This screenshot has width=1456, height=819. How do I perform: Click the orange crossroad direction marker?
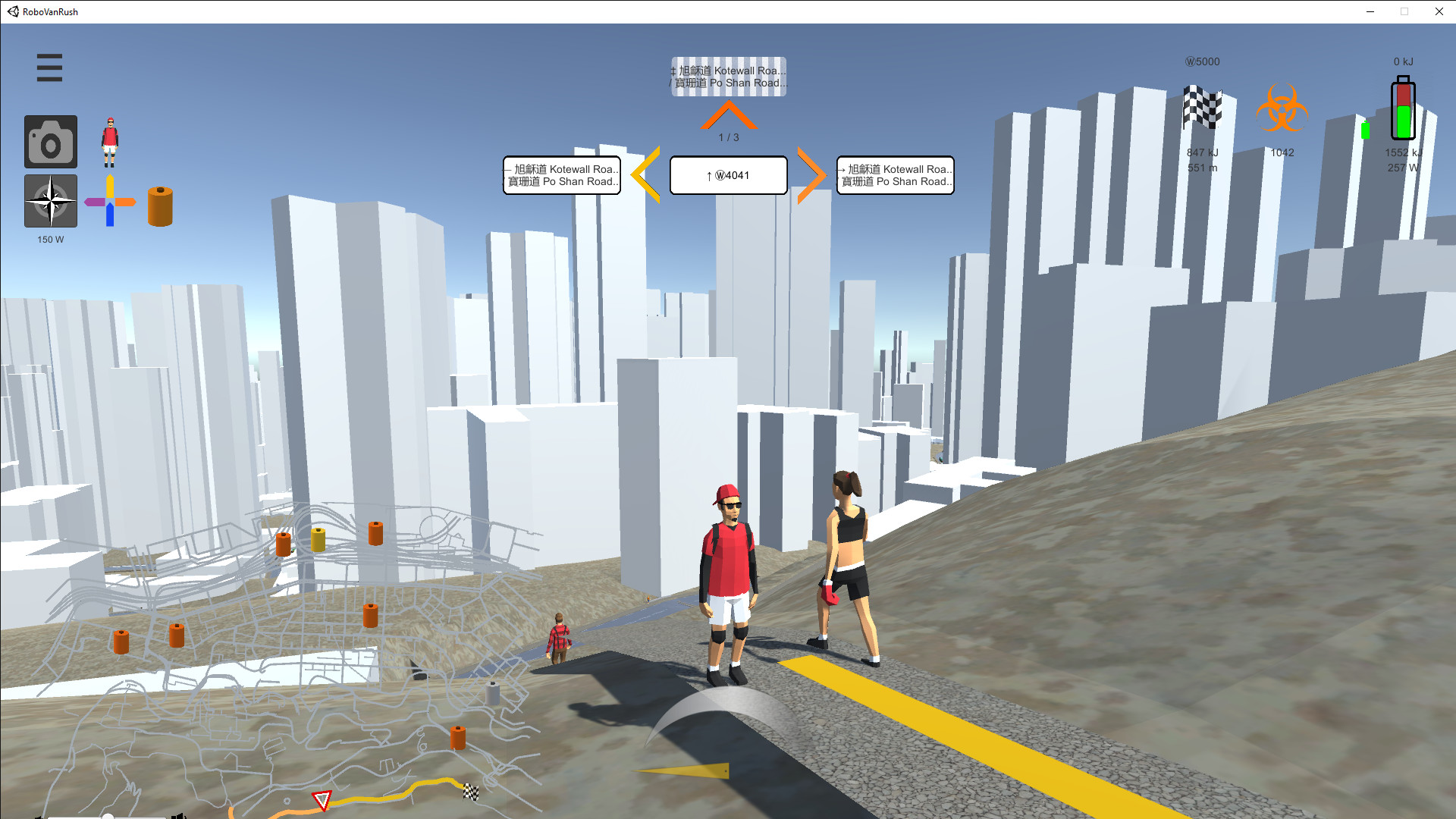coord(111,202)
